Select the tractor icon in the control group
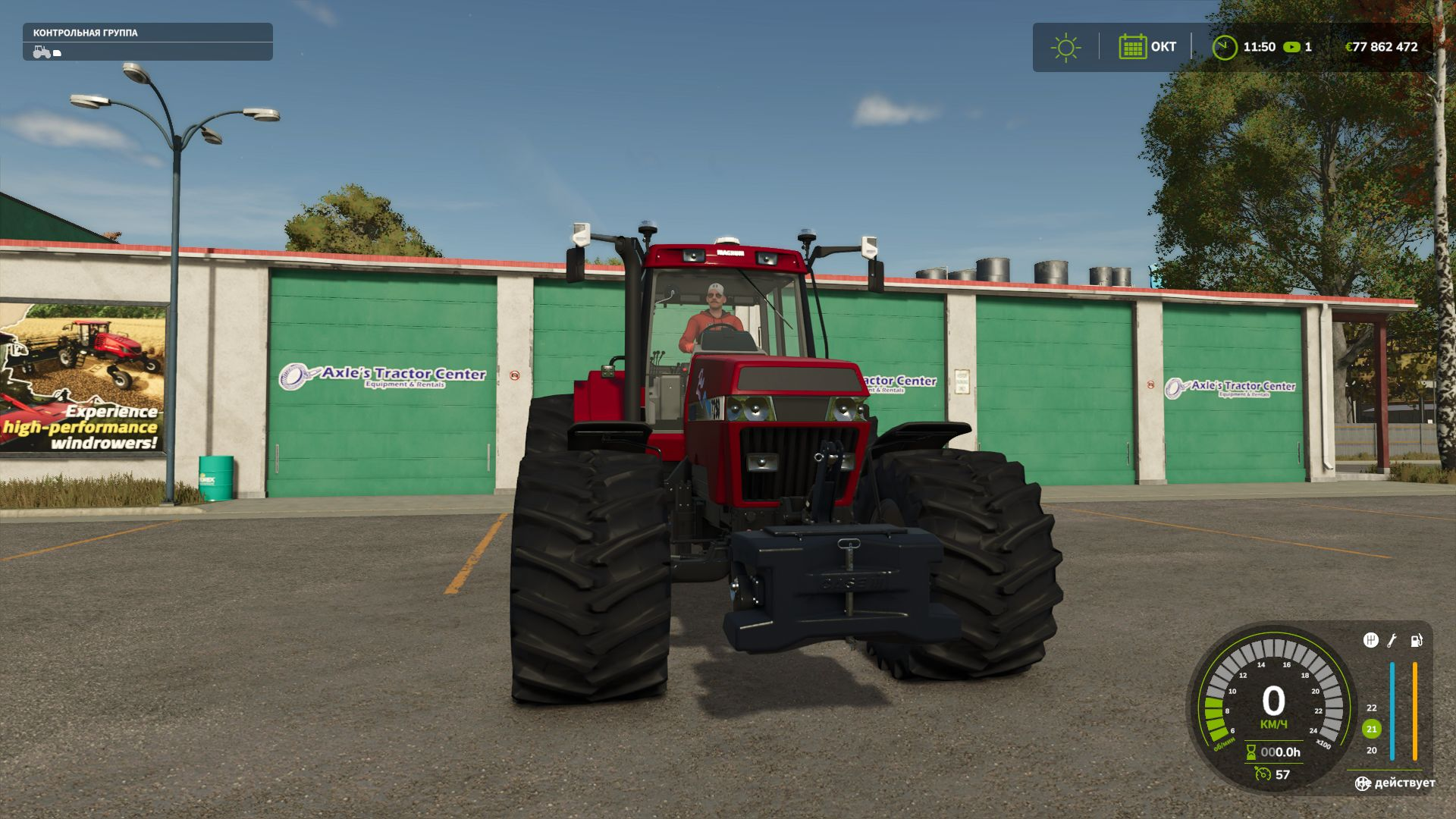Viewport: 1456px width, 819px height. 41,52
